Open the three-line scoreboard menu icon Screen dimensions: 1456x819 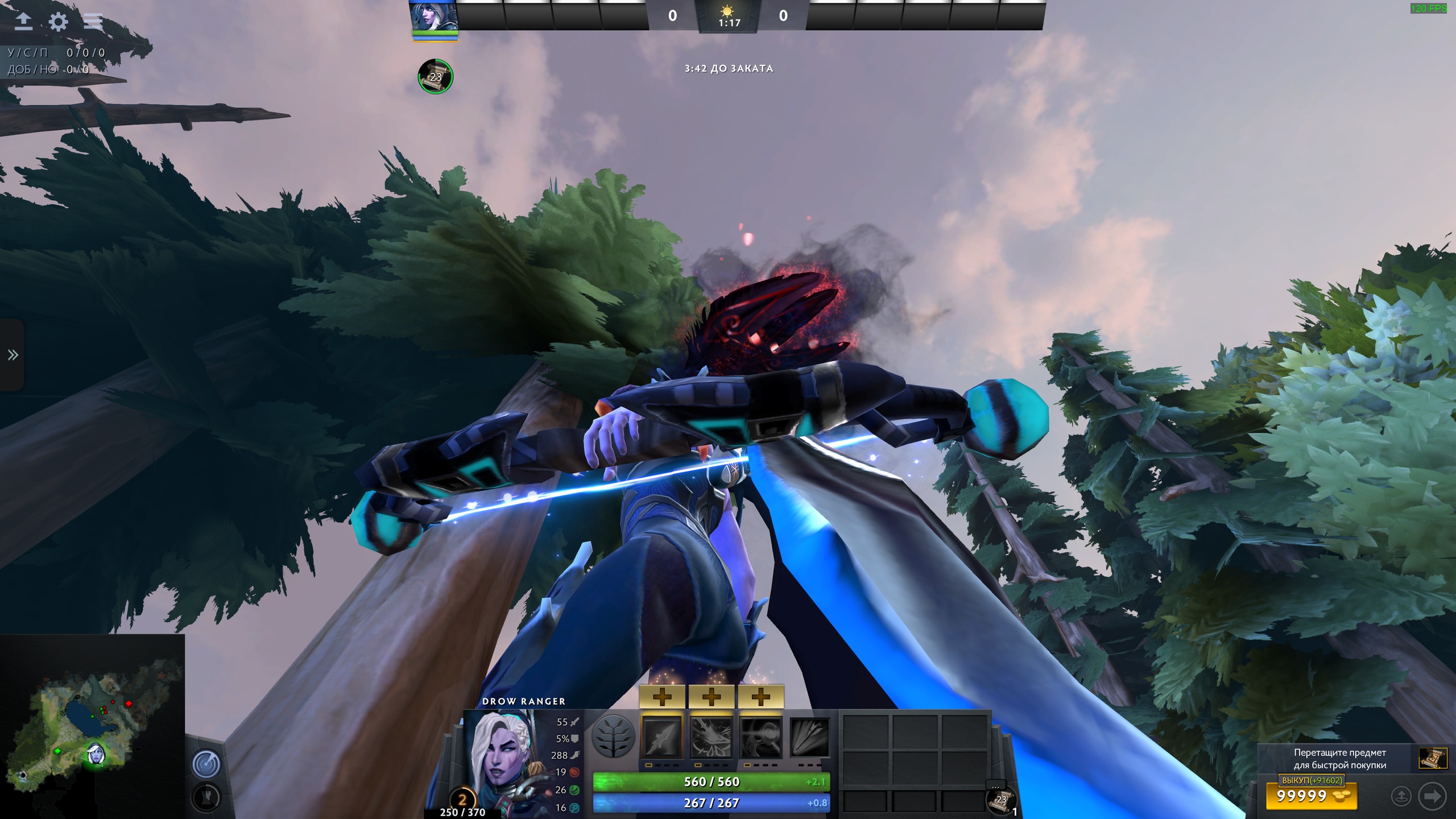(x=93, y=22)
